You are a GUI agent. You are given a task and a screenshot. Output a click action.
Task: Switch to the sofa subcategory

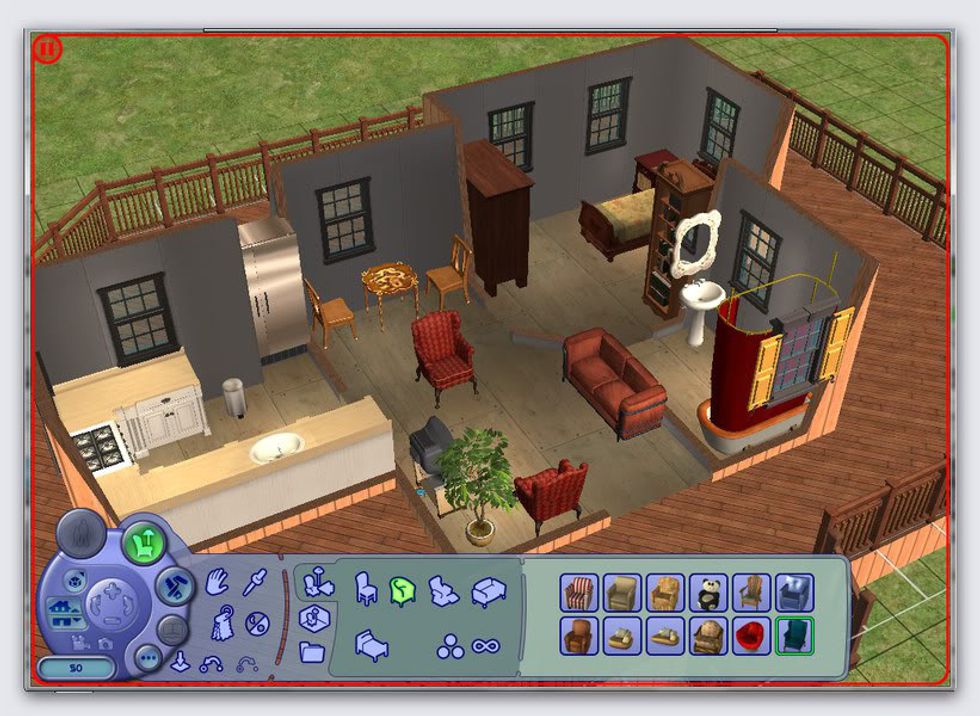tap(488, 590)
